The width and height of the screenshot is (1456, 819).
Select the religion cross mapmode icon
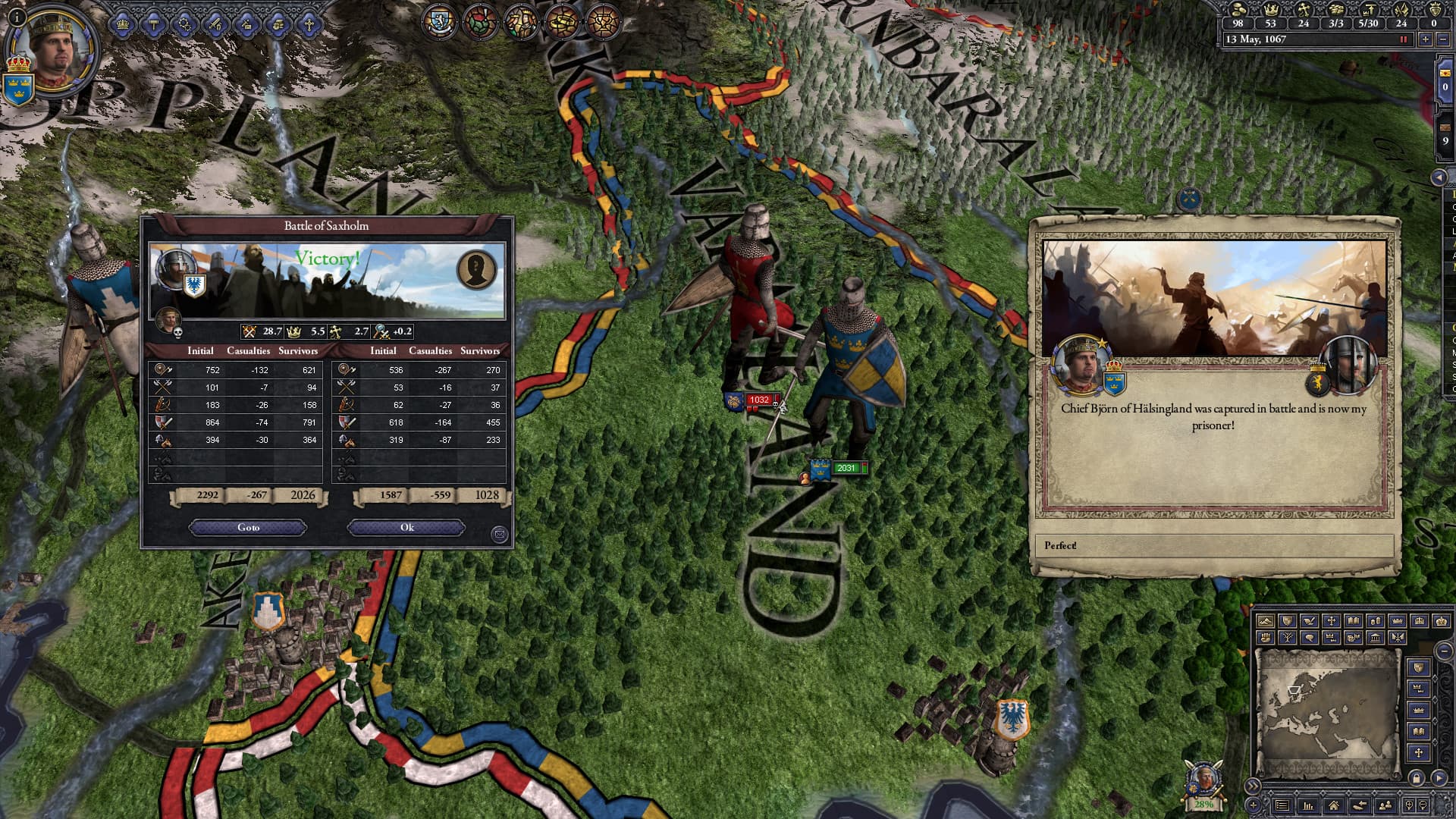tap(1332, 622)
